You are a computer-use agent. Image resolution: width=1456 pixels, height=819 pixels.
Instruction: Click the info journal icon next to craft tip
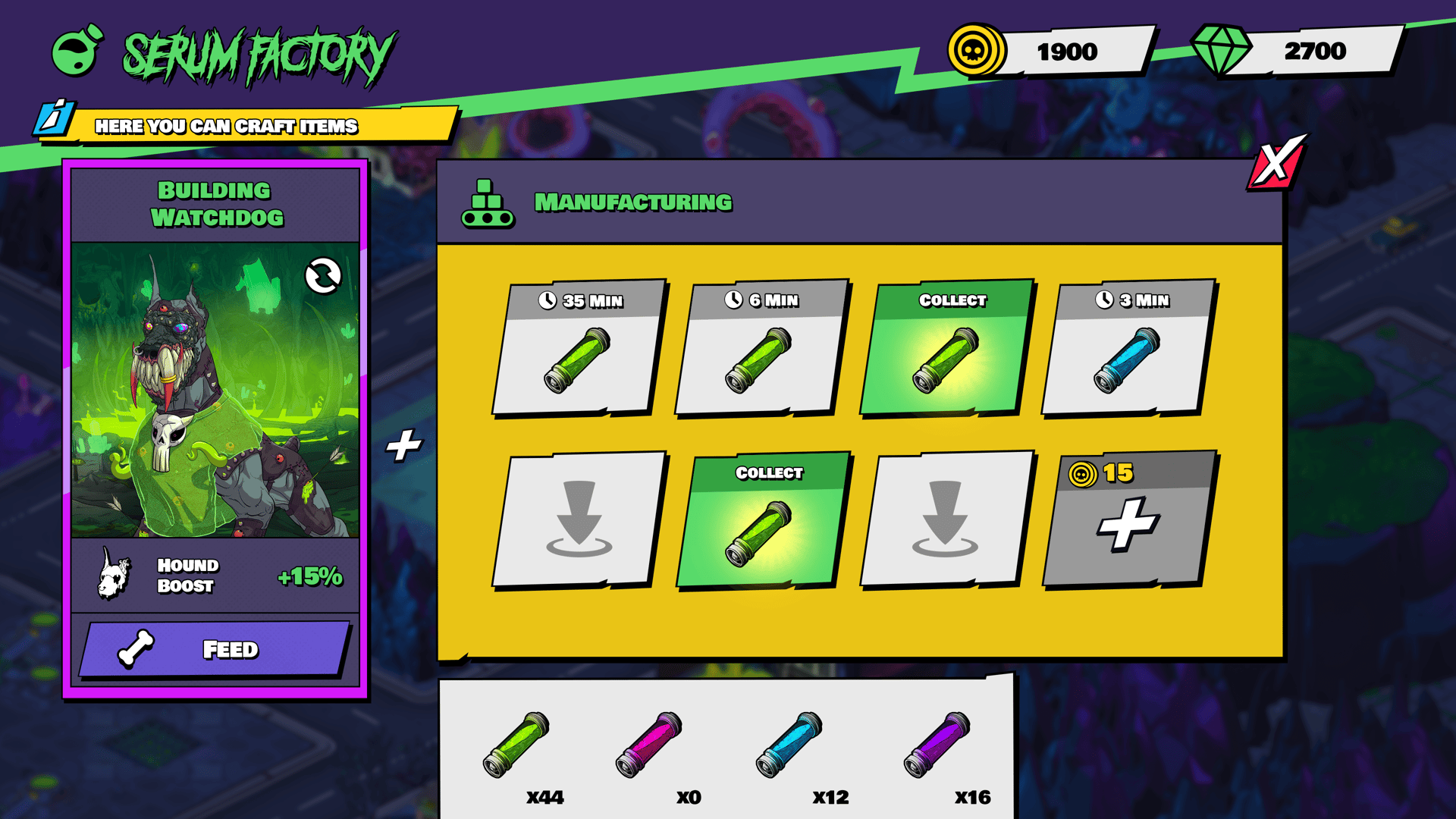pos(53,118)
